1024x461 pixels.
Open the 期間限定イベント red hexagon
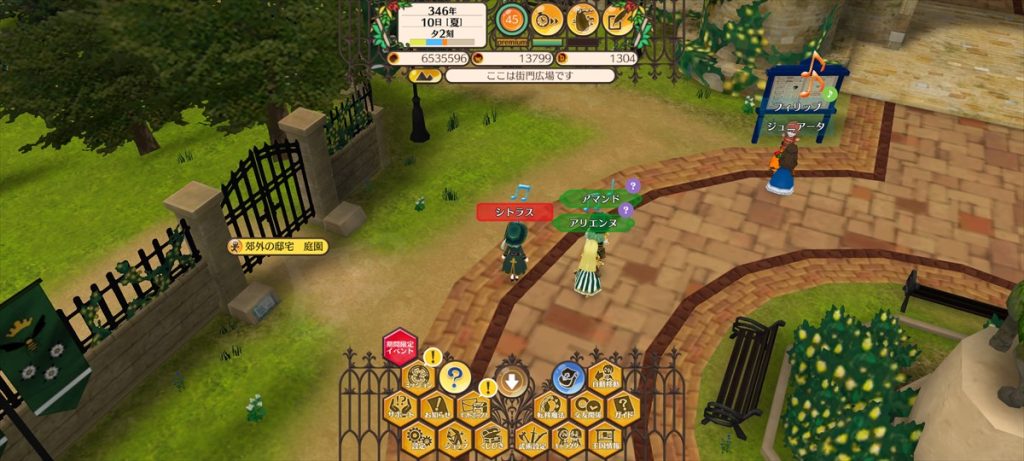pos(400,347)
